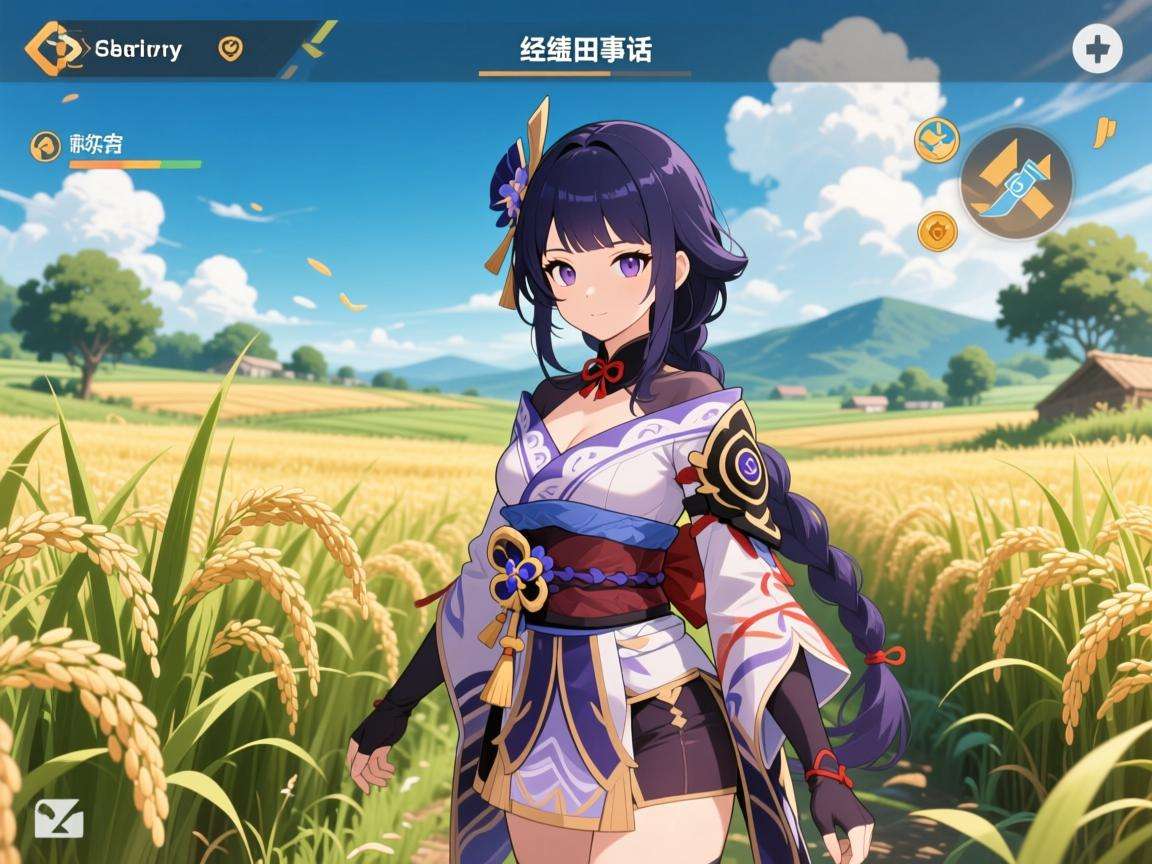Click the round orange icon beside the colored bar

(x=45, y=146)
